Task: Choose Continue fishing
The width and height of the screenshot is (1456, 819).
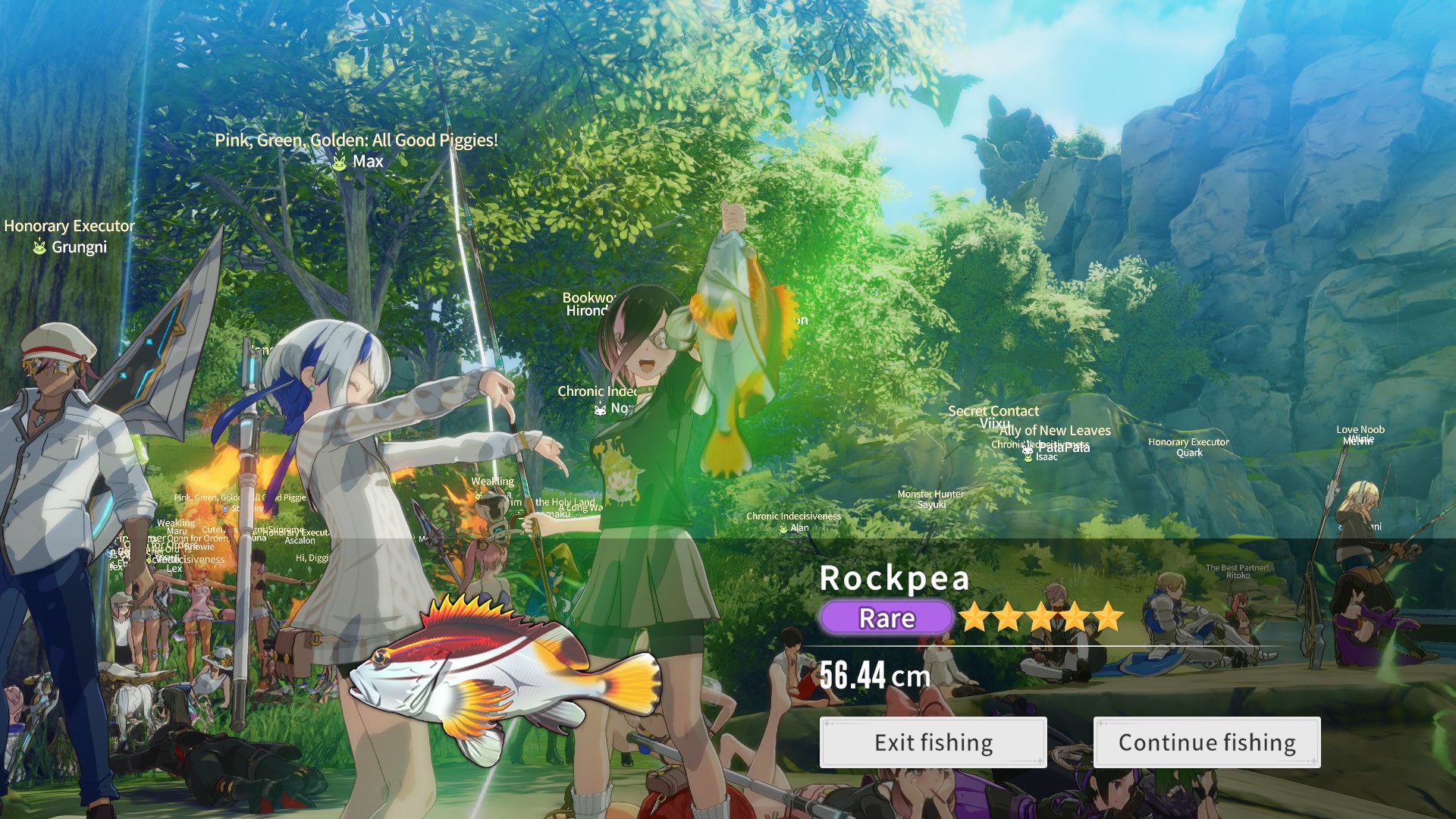Action: 1207,742
